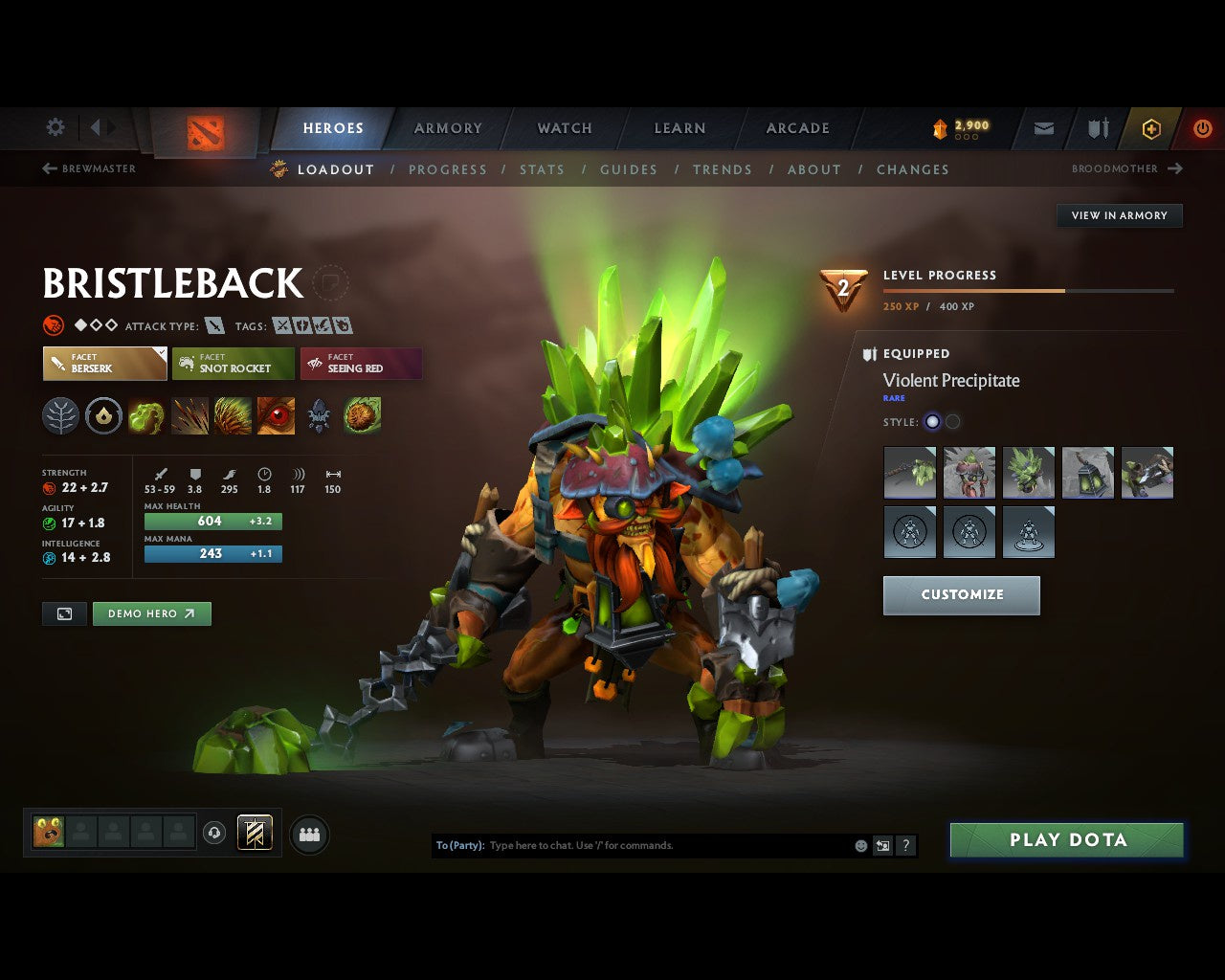Click the Customize button
The width and height of the screenshot is (1225, 980).
coord(962,595)
